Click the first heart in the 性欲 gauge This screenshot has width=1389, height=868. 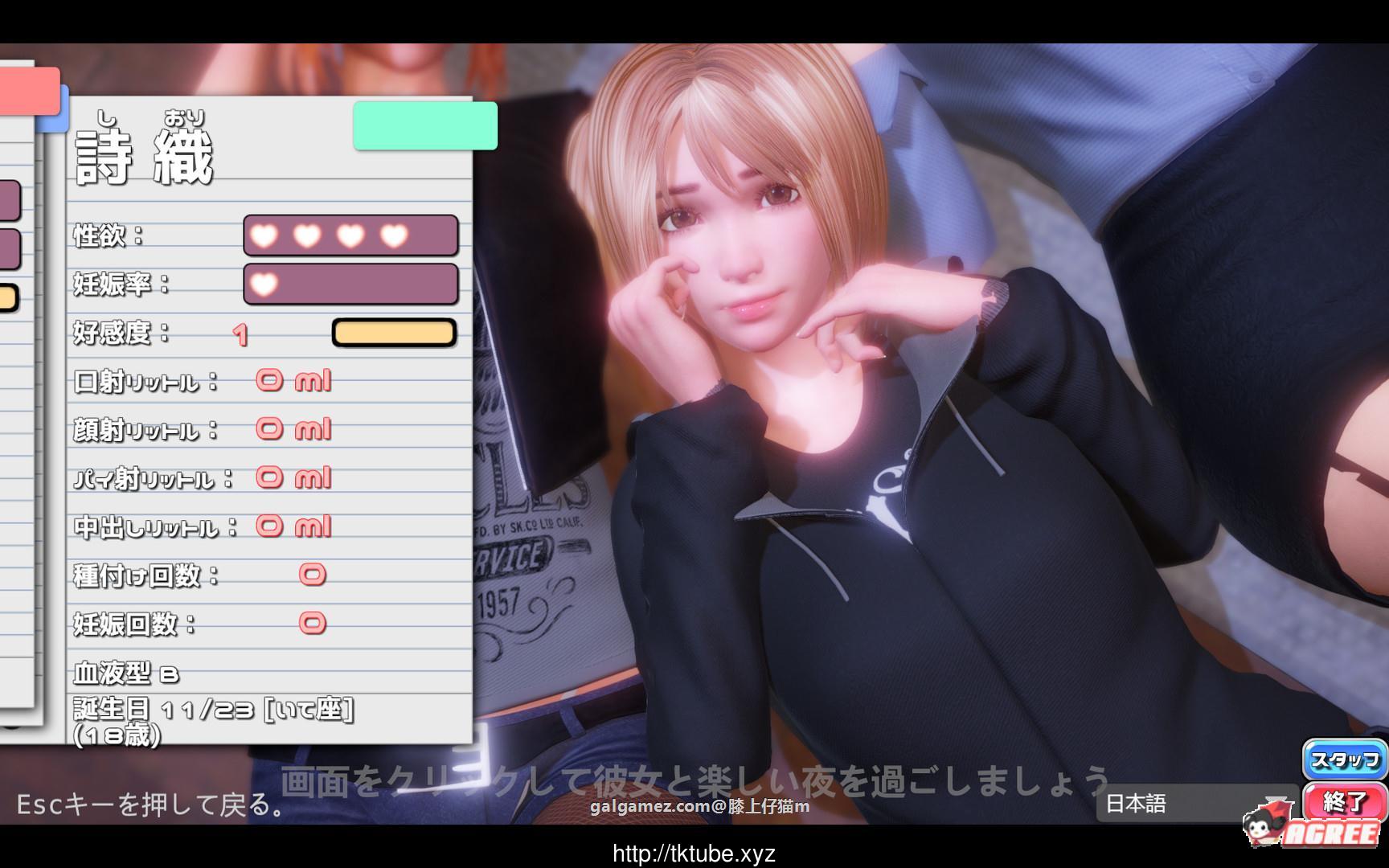pos(264,235)
